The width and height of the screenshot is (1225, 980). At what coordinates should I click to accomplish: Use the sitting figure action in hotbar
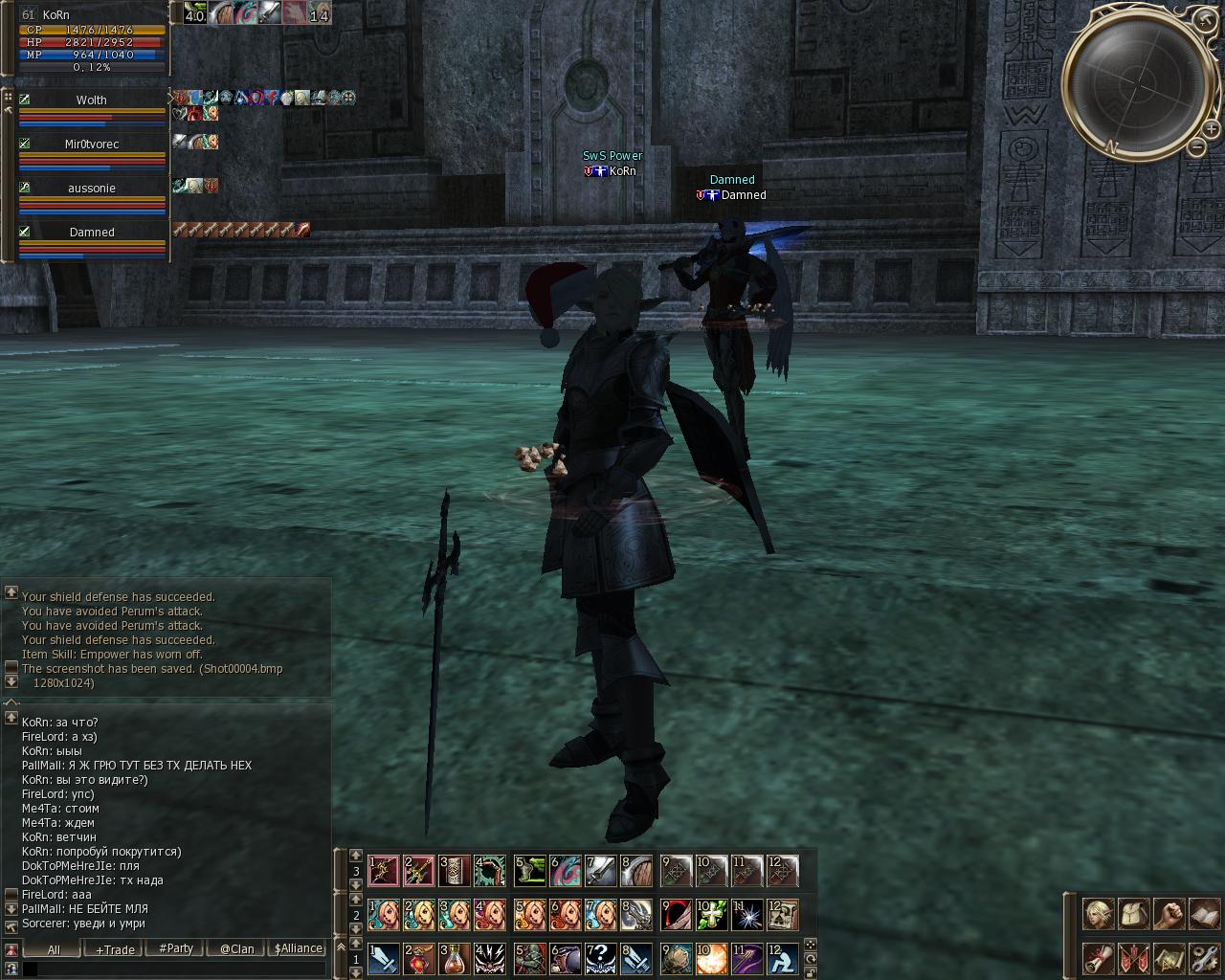point(781,958)
